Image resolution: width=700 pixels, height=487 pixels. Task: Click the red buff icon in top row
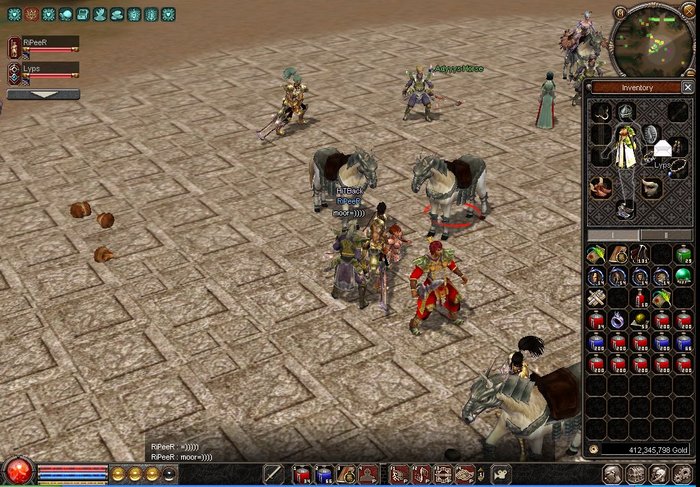click(31, 15)
